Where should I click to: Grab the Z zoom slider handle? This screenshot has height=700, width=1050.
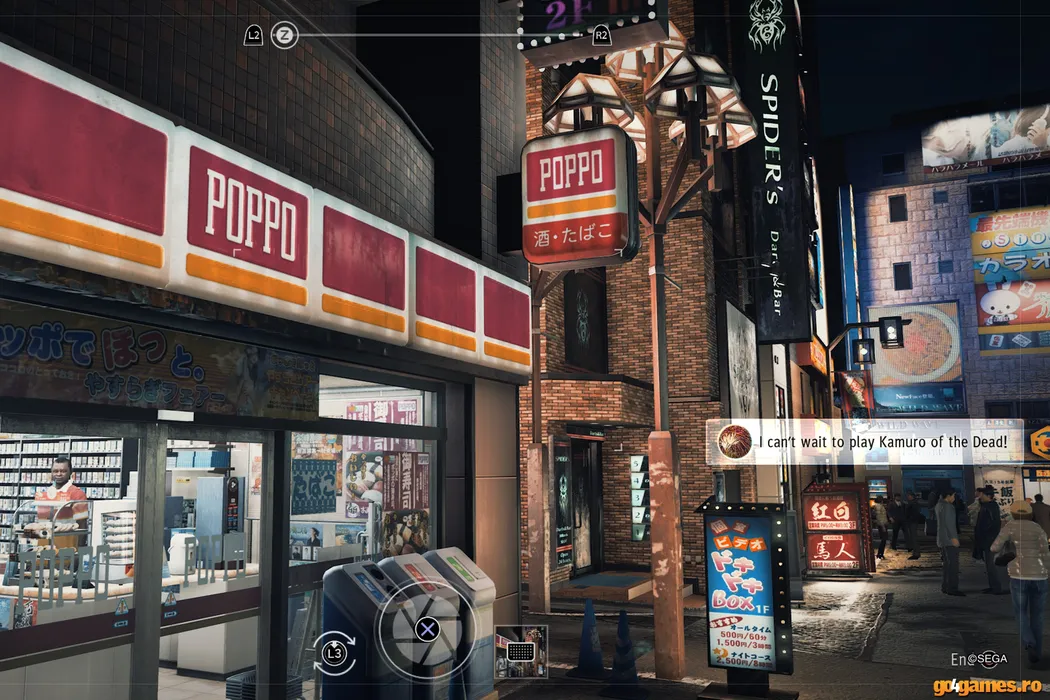(x=285, y=35)
